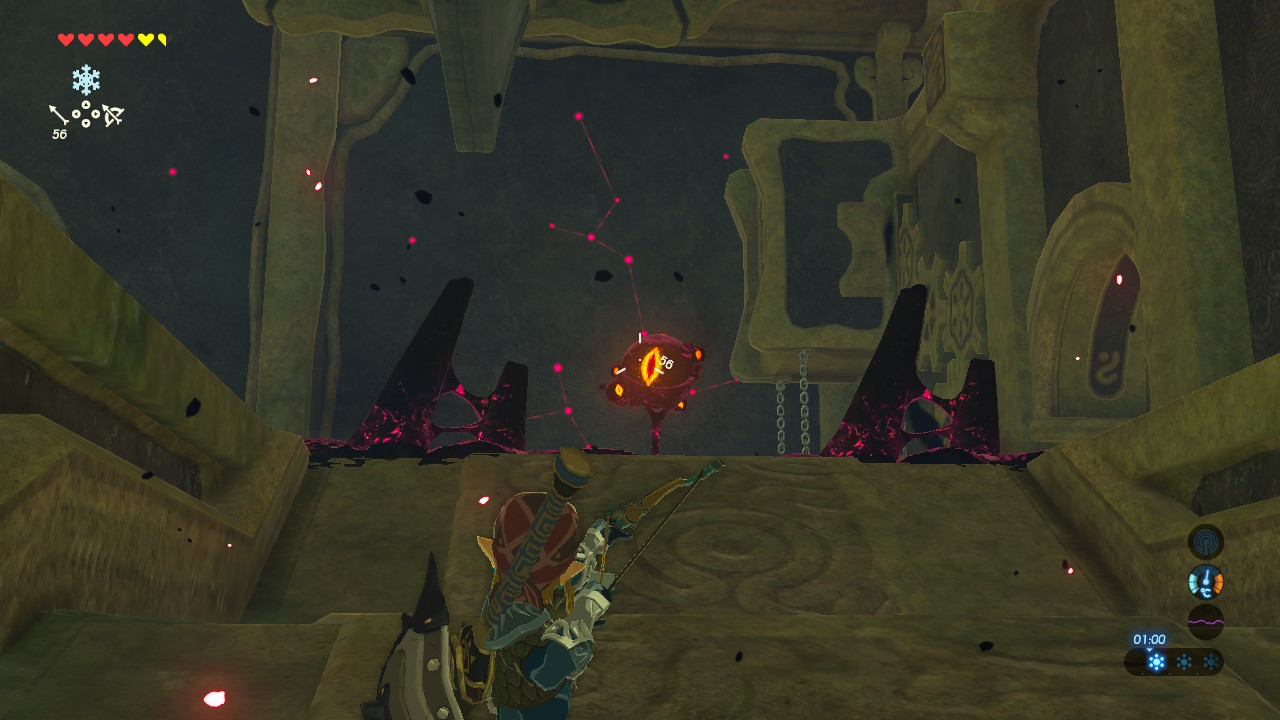Select the Cryonis snowflake rune icon
This screenshot has width=1280, height=720.
click(x=86, y=80)
